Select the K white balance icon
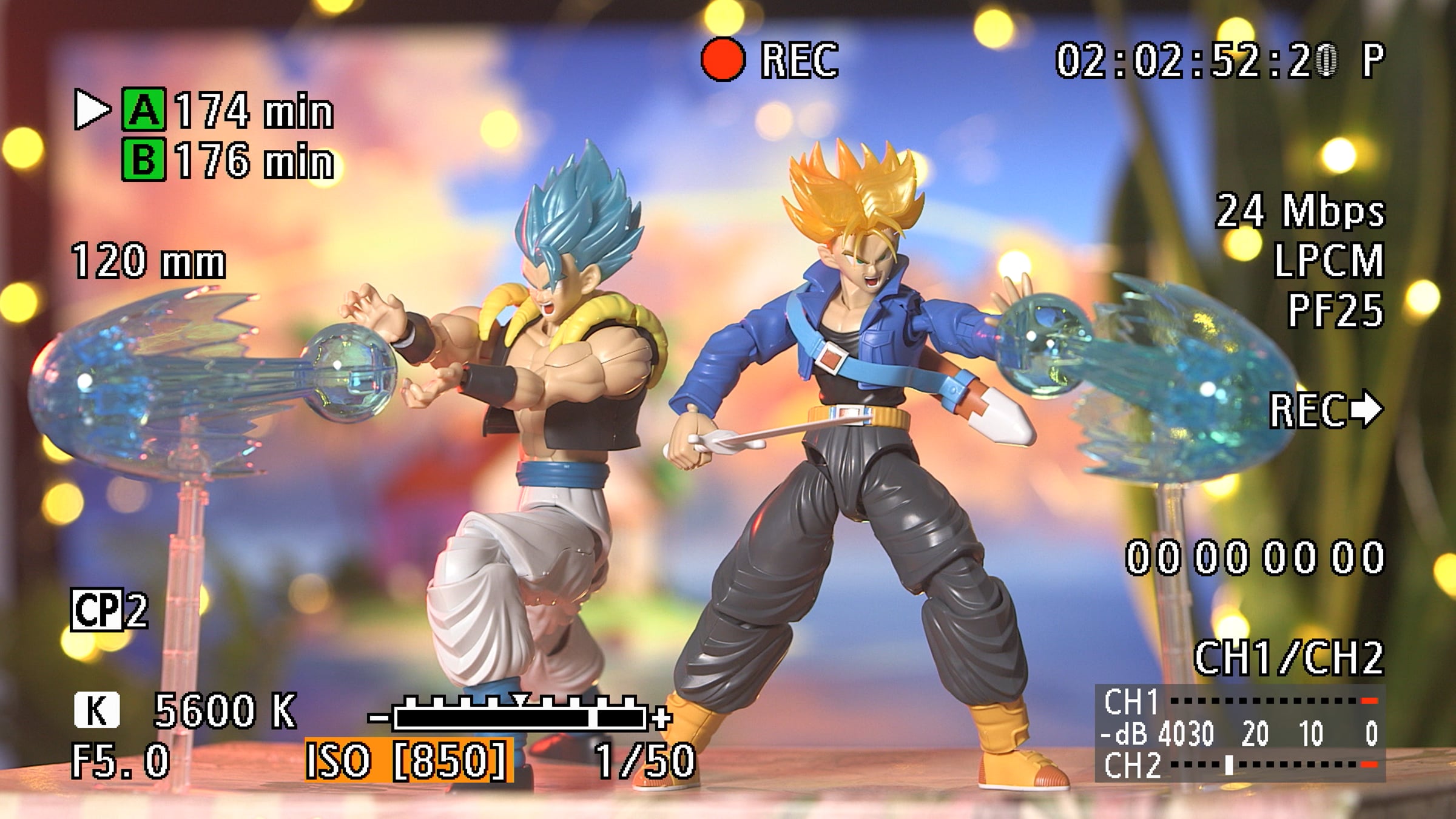 click(x=97, y=710)
